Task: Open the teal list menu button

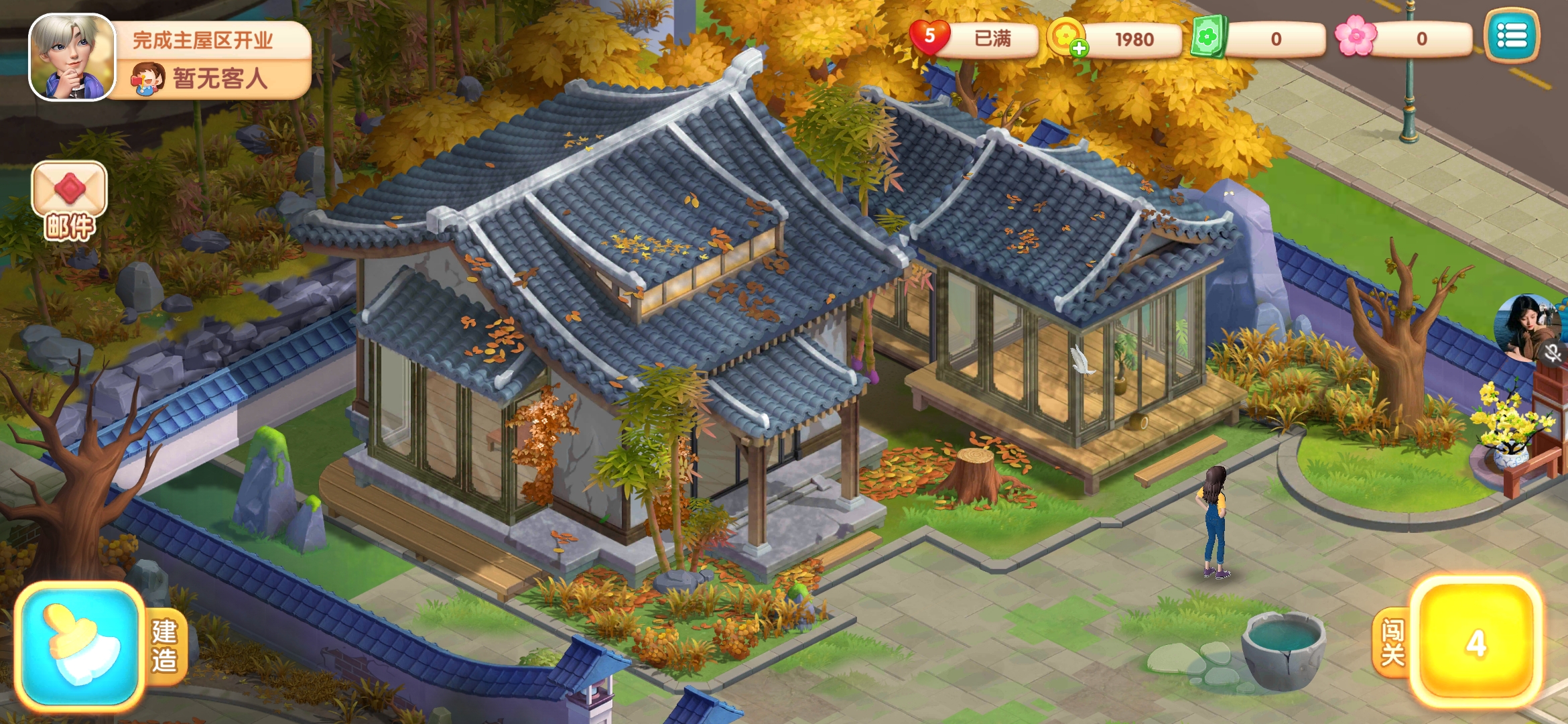Action: (1512, 36)
